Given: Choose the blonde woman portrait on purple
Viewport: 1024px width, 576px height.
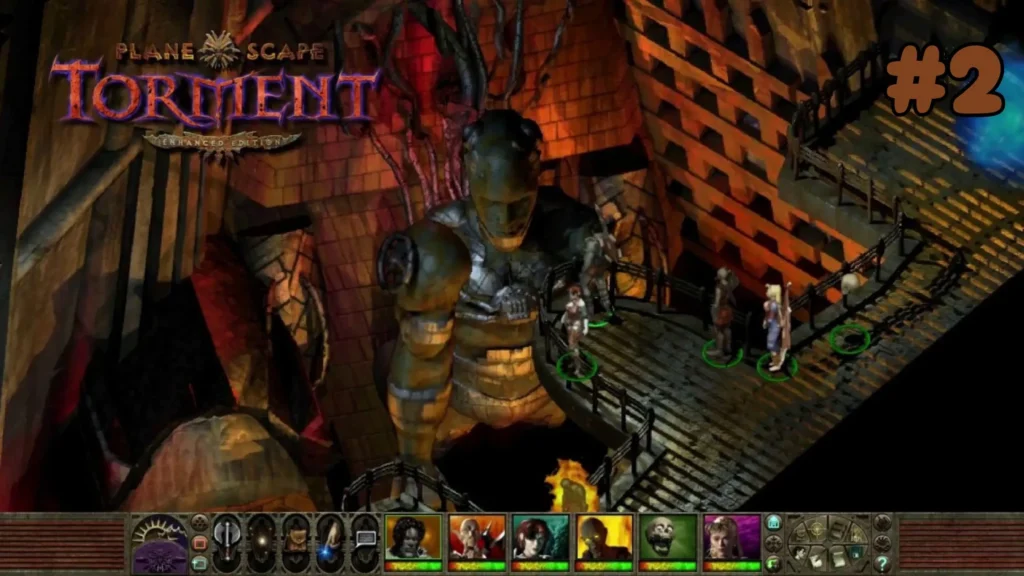Looking at the screenshot, I should (x=732, y=538).
